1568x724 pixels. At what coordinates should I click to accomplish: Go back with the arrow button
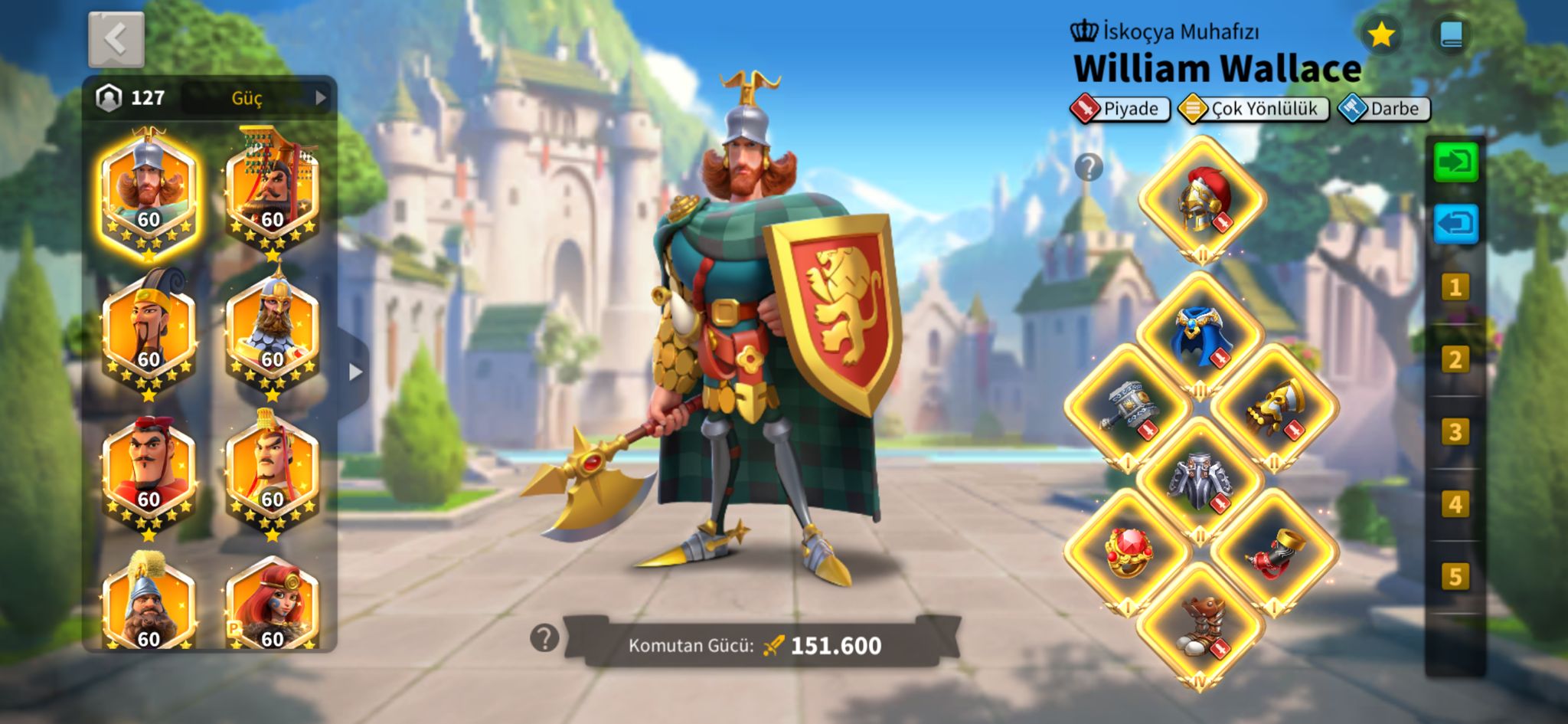click(x=116, y=39)
